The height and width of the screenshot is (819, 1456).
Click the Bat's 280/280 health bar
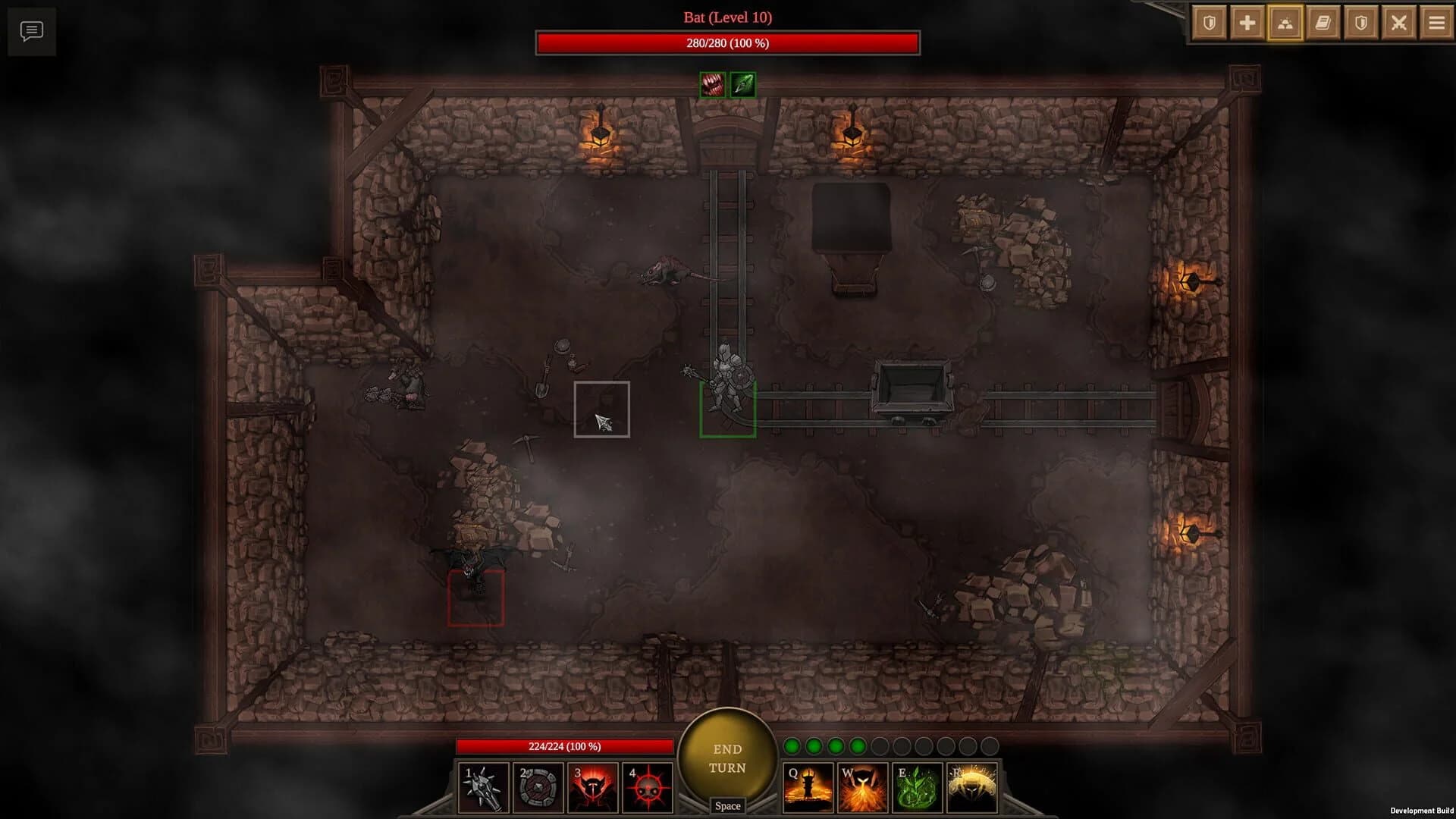coord(728,44)
